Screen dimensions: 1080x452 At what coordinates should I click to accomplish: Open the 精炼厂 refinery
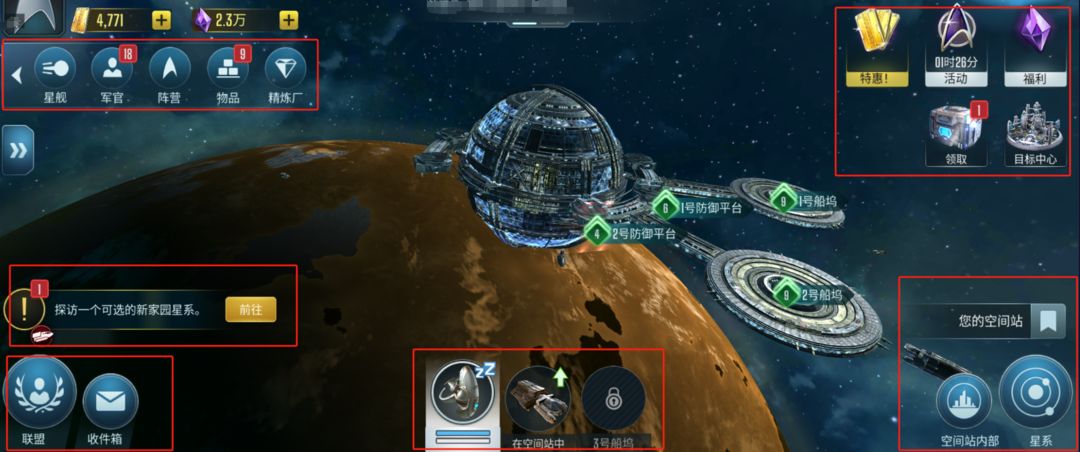(x=286, y=70)
